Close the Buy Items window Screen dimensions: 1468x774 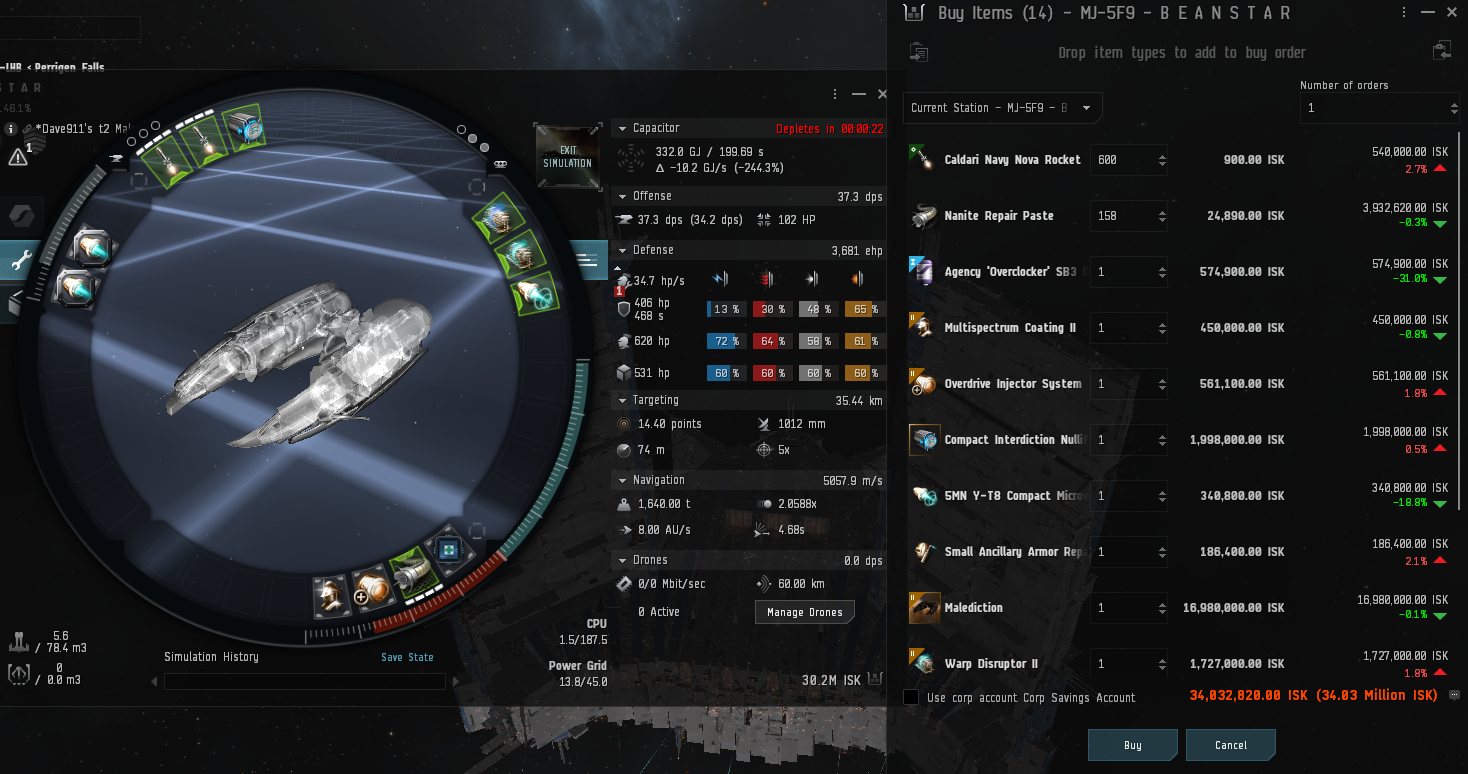tap(1454, 13)
